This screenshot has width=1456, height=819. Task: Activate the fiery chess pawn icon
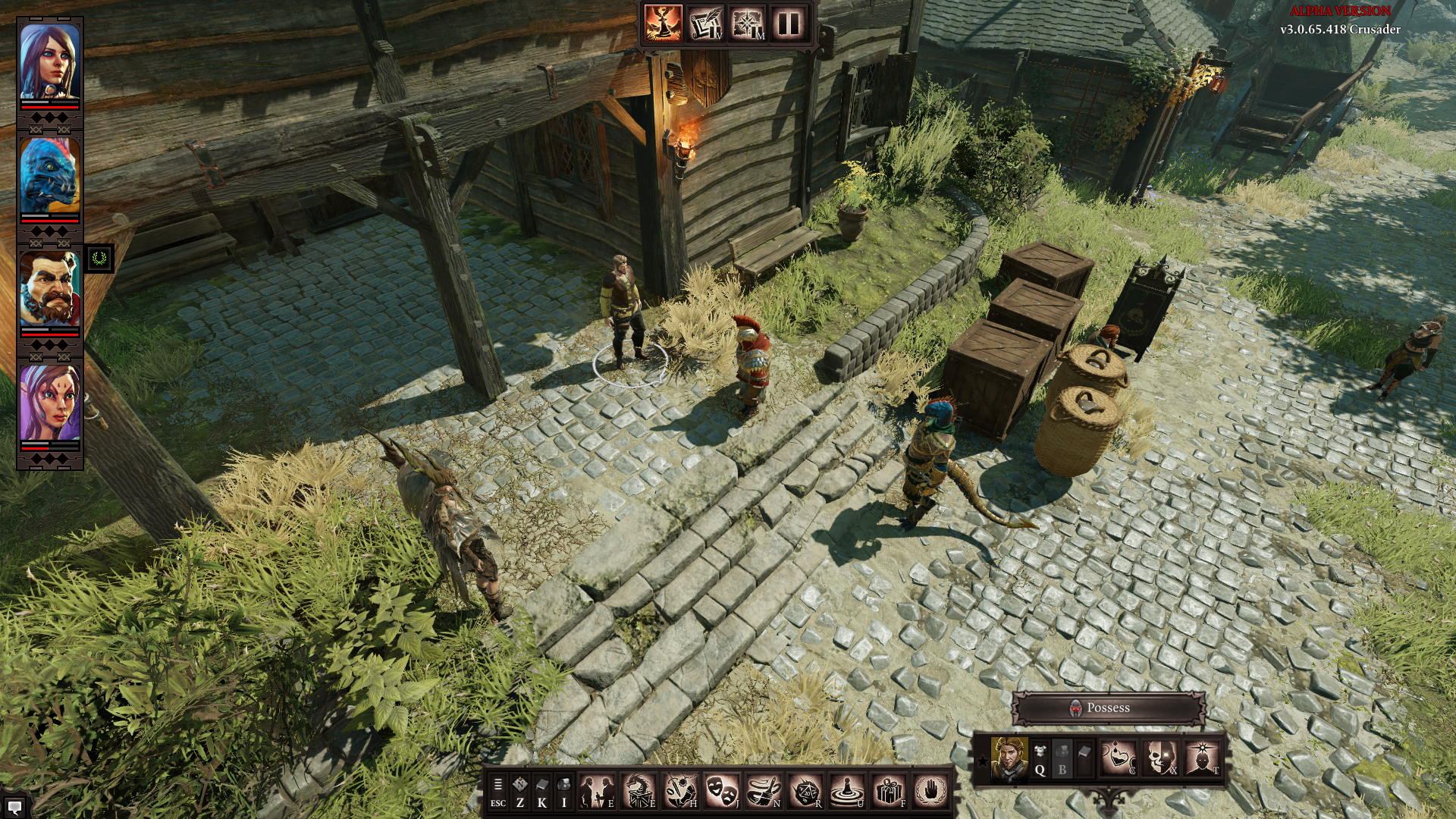(664, 24)
